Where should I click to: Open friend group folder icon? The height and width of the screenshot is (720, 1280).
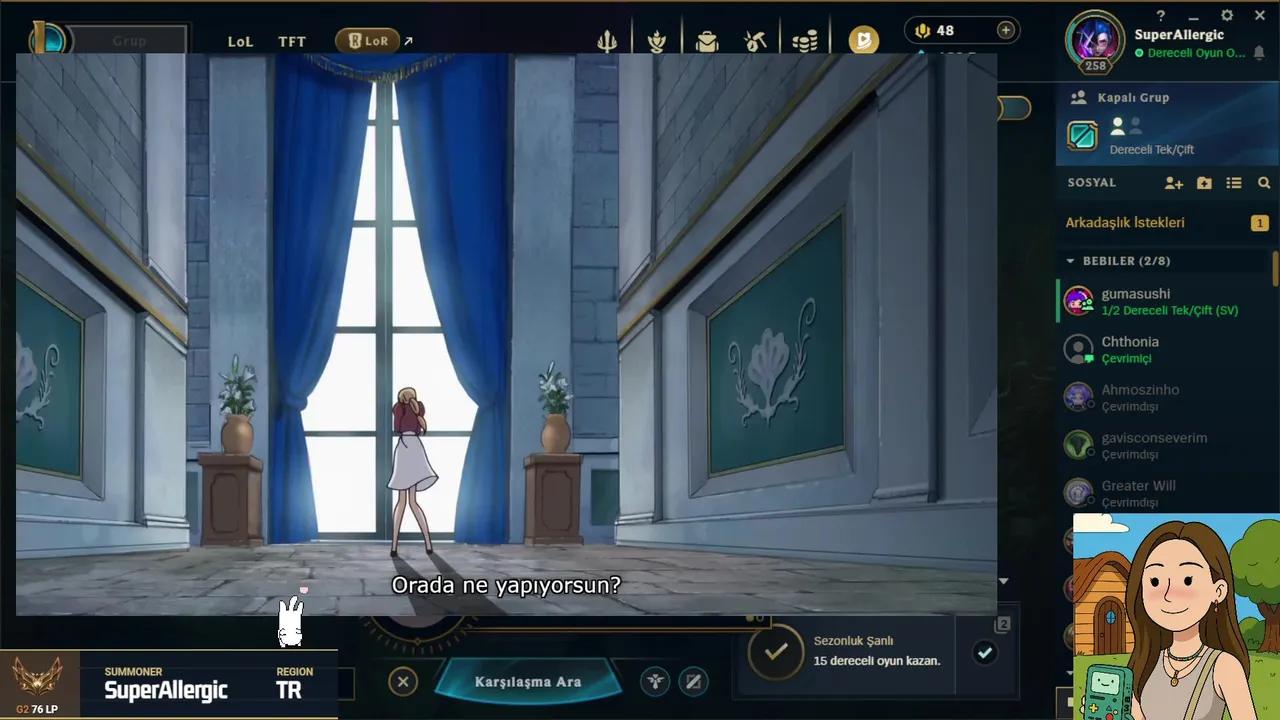click(x=1204, y=183)
